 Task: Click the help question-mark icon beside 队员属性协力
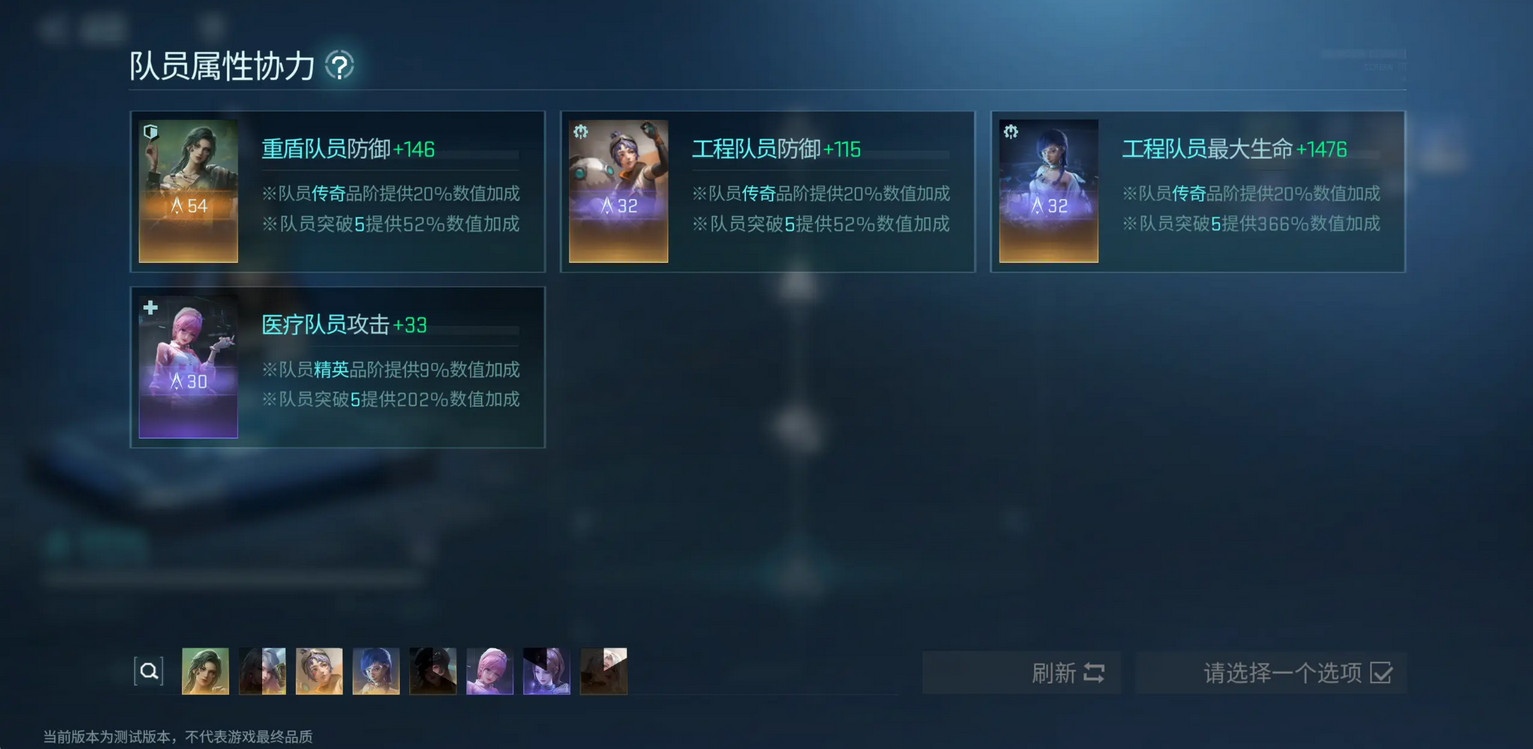point(340,65)
